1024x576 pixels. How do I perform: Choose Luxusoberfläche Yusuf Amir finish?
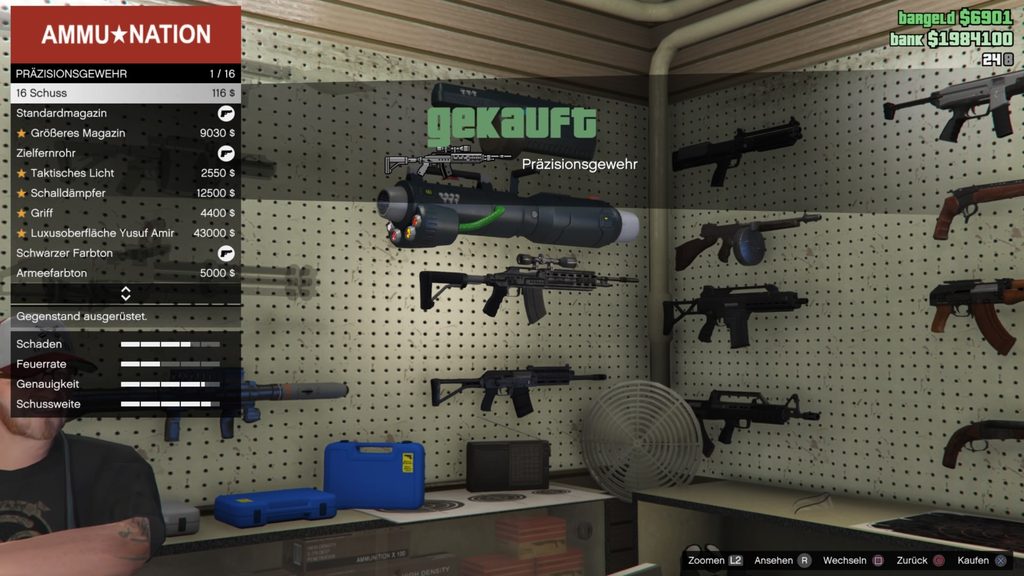tap(125, 233)
